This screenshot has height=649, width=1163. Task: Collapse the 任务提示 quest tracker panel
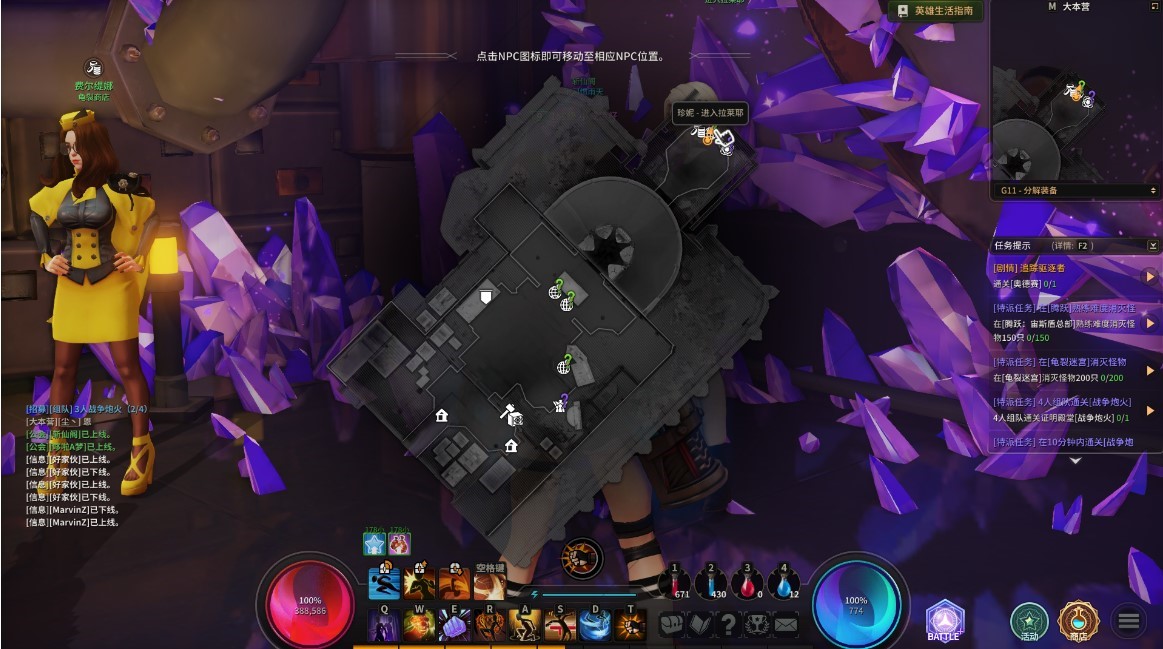point(1152,245)
